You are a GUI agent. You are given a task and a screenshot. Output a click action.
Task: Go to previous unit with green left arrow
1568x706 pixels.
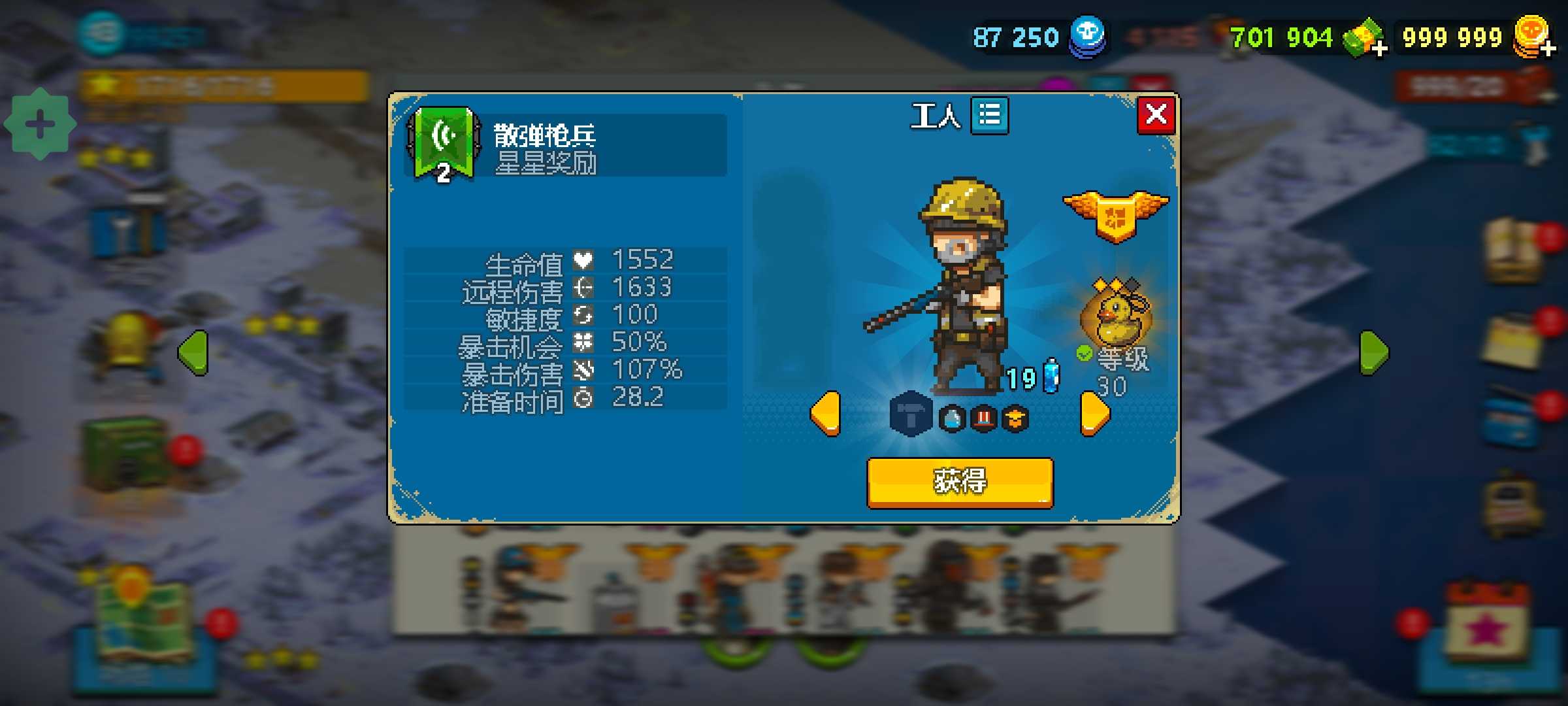click(193, 353)
